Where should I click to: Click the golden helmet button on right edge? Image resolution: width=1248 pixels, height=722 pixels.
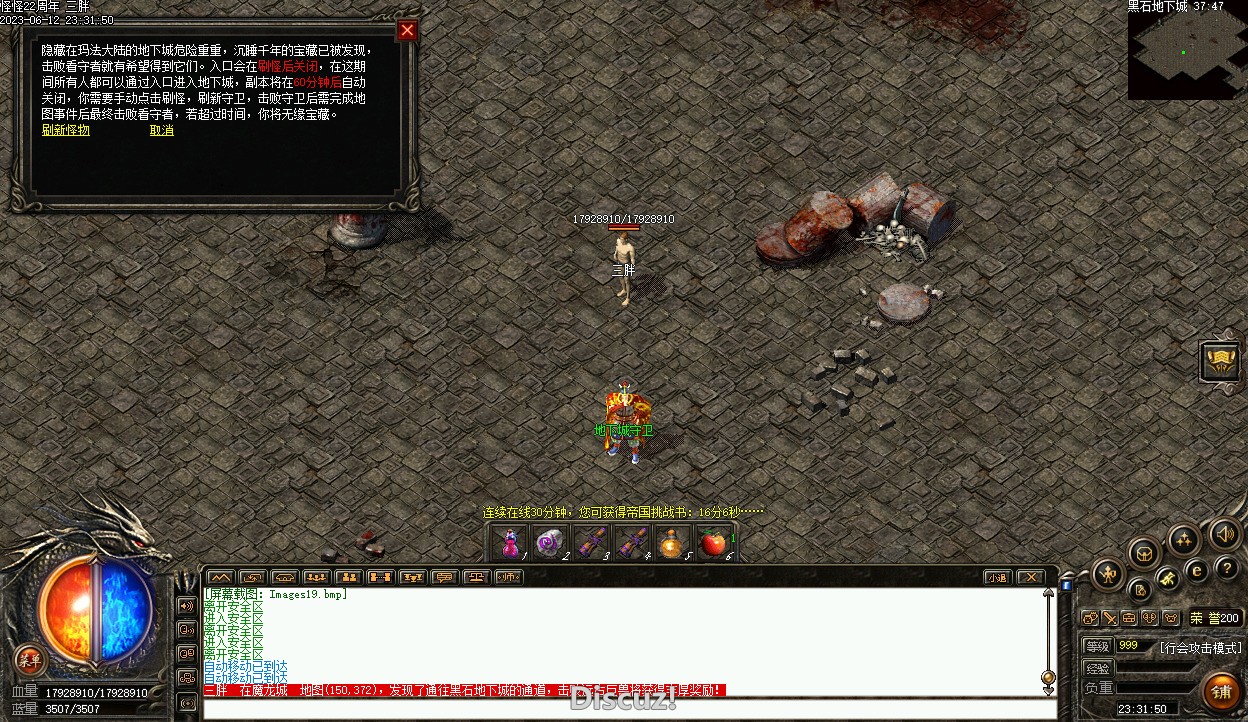click(1221, 361)
